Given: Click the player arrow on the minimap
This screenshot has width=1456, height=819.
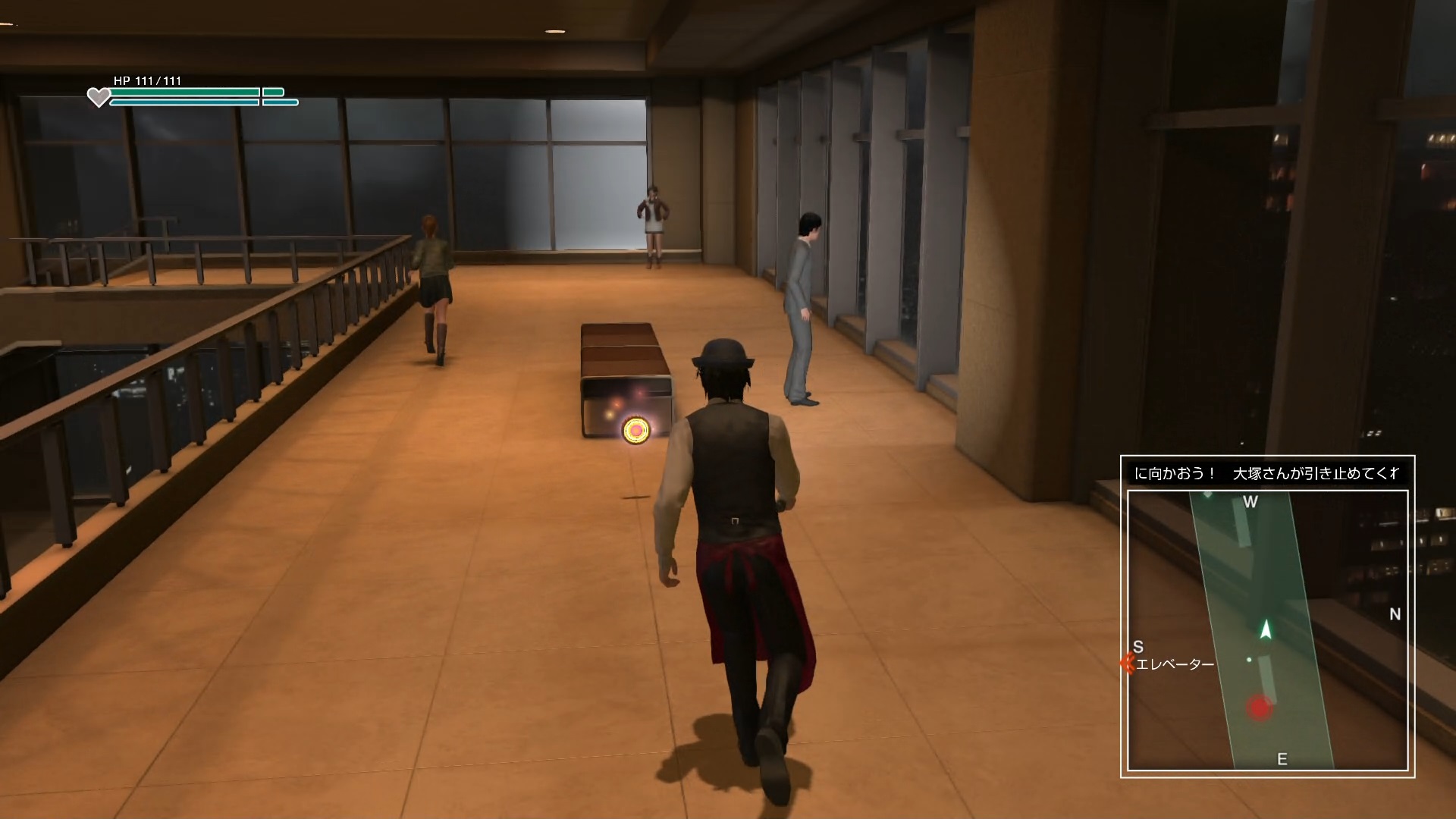Looking at the screenshot, I should 1265,629.
